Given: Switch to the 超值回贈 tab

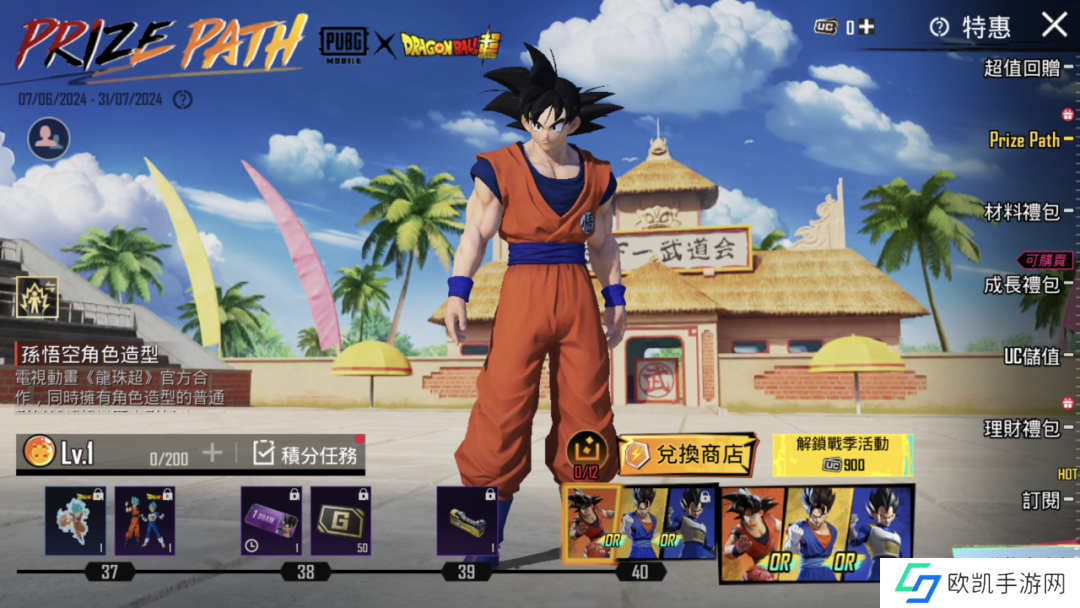Looking at the screenshot, I should [1021, 68].
